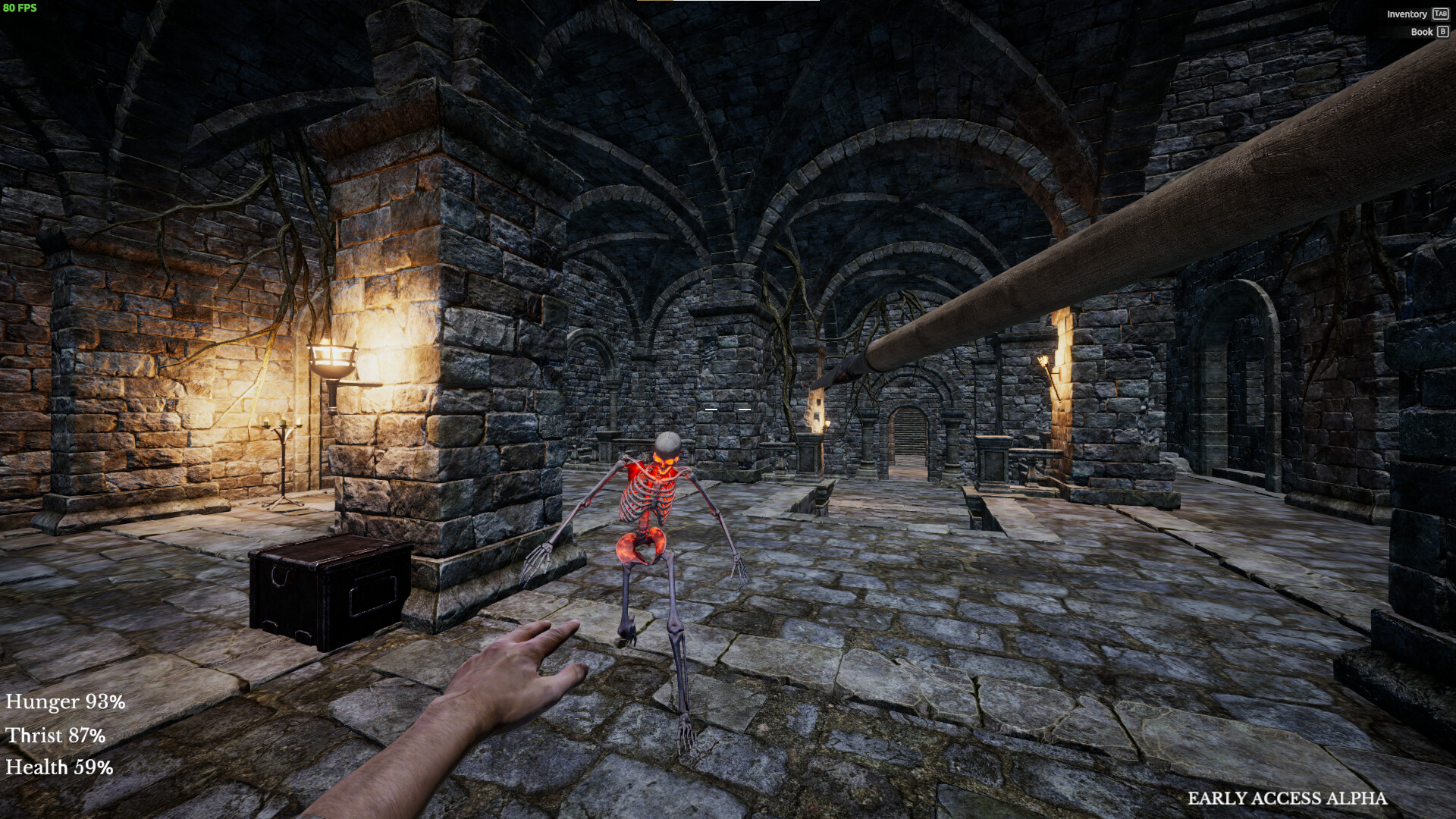Click the Inventory TAB keybind icon

1440,14
